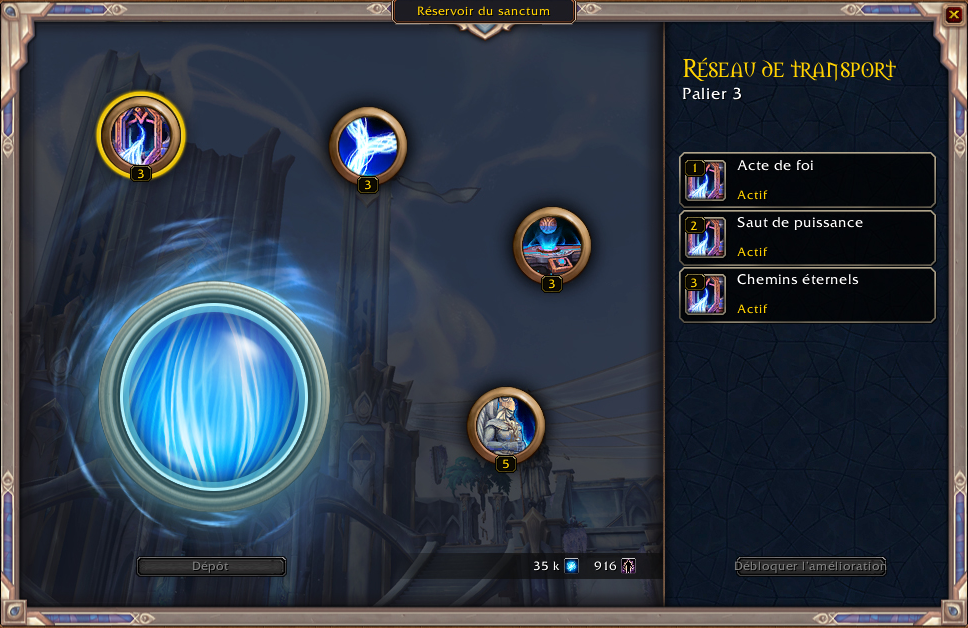968x628 pixels.
Task: Click Débloquer l'amélioration button
Action: pos(810,566)
